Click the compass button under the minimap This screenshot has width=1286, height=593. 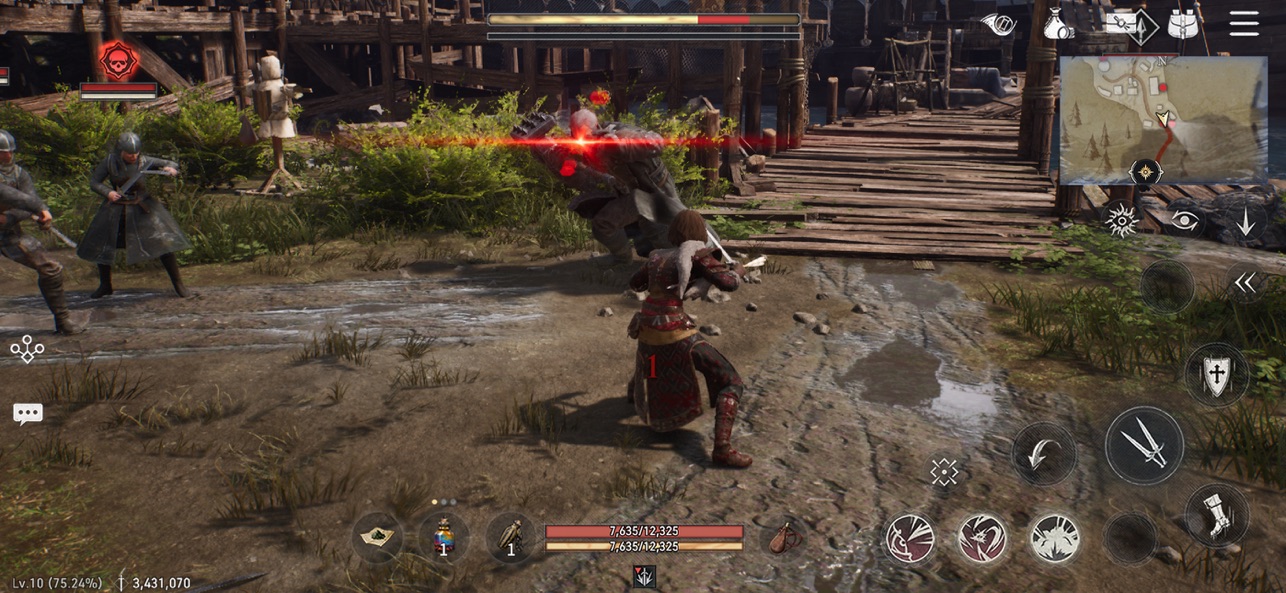click(x=1145, y=173)
